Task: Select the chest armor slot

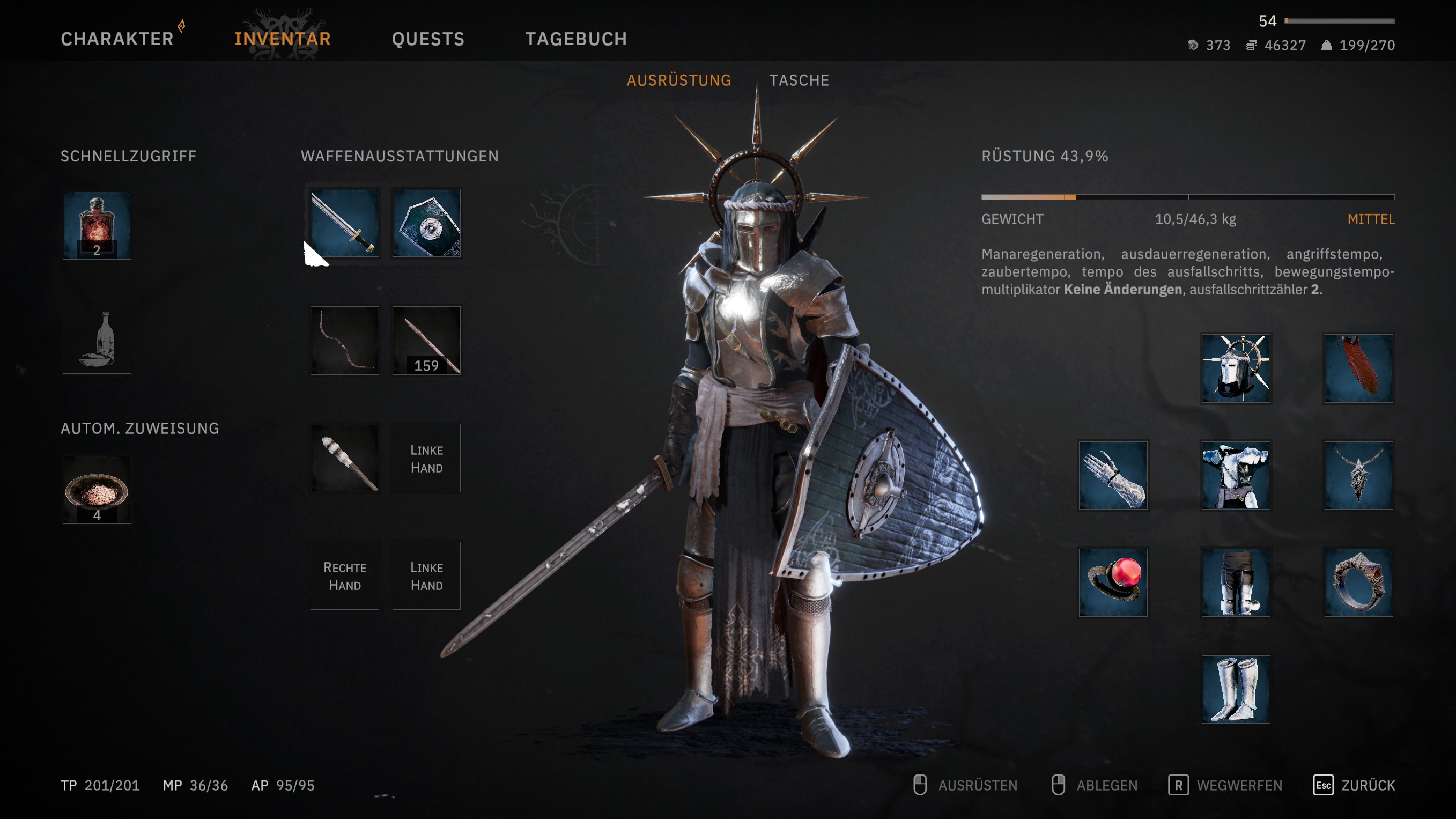Action: click(x=1236, y=475)
